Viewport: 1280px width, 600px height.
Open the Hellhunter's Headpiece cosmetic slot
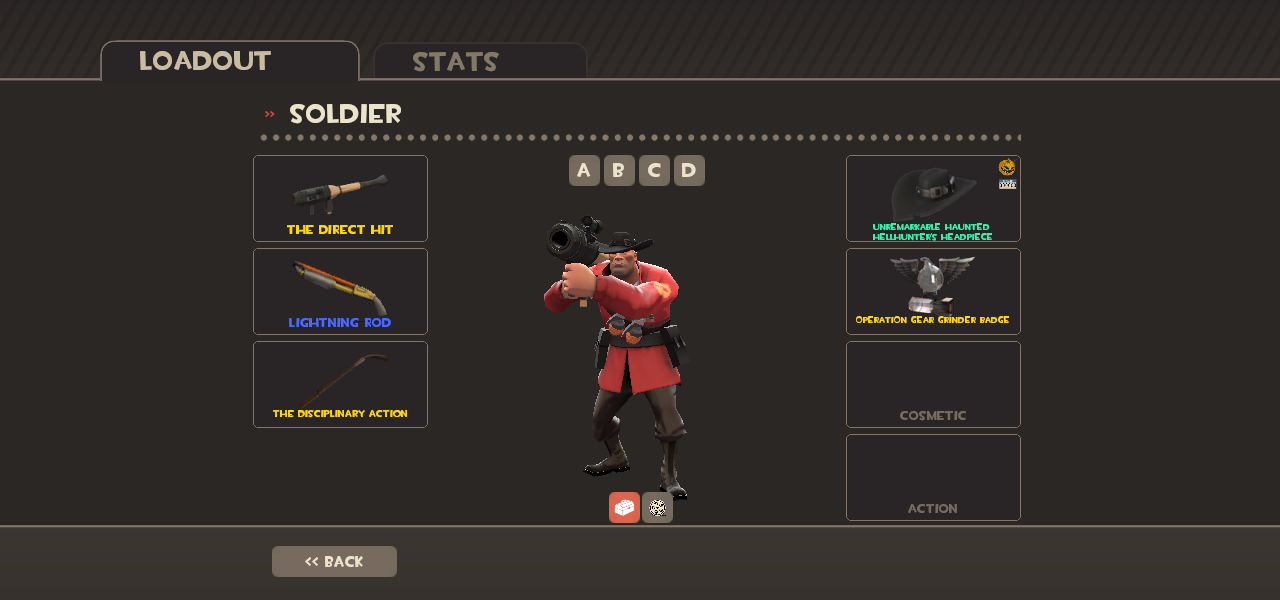(933, 198)
